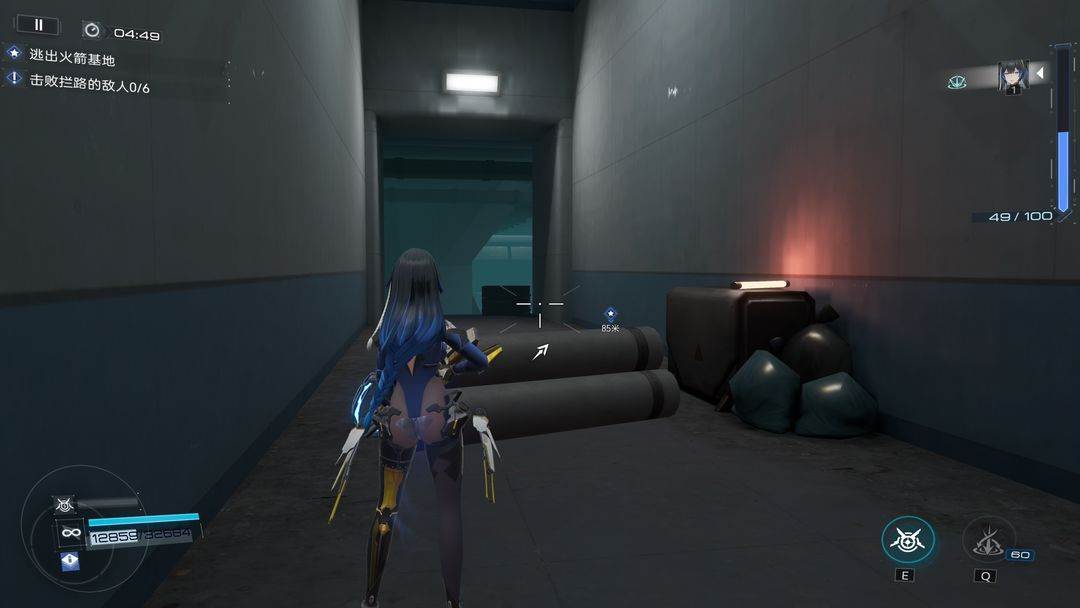Pause the game with the pause button
The height and width of the screenshot is (608, 1080).
coord(39,25)
